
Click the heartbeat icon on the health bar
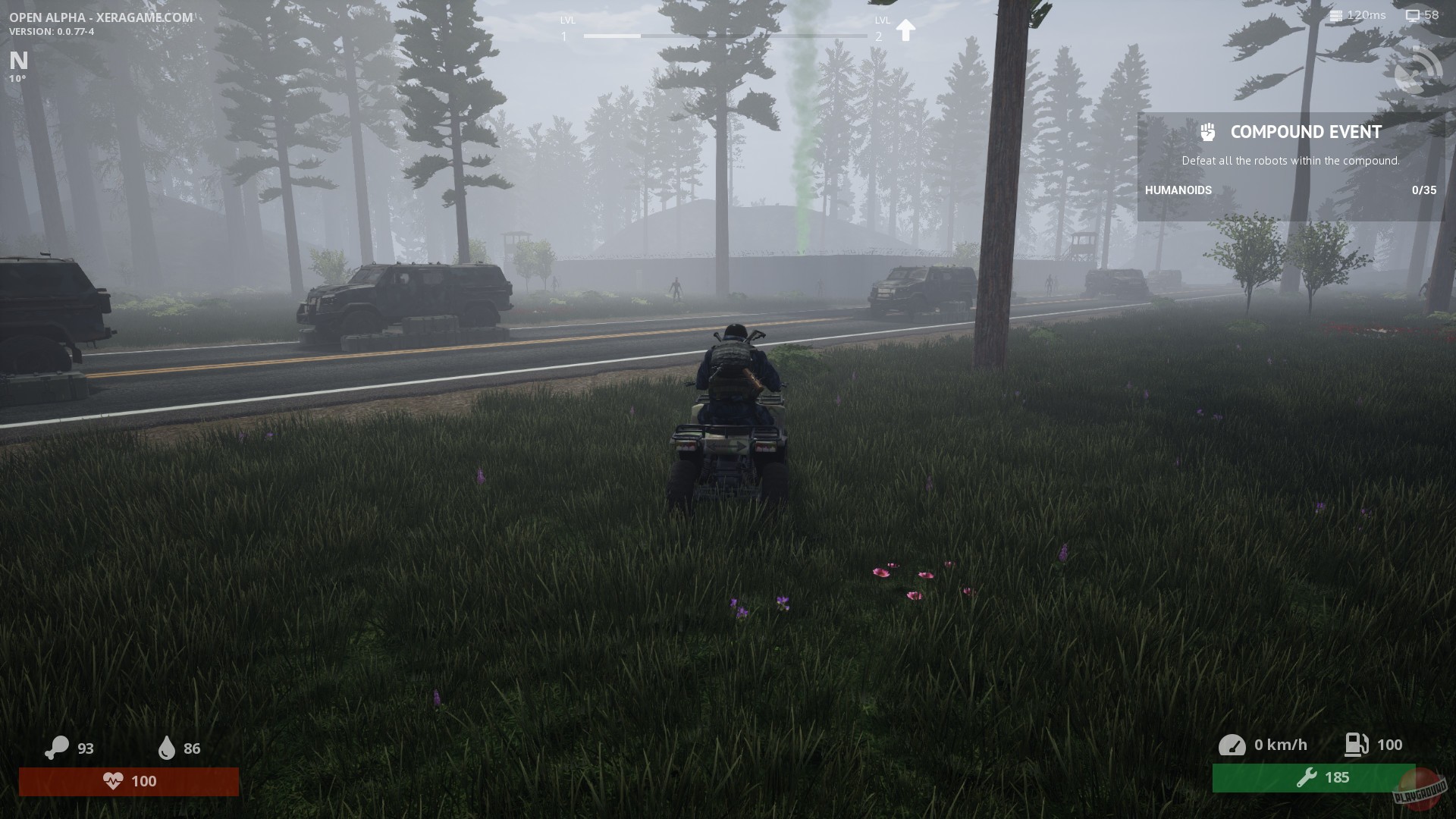[x=114, y=781]
